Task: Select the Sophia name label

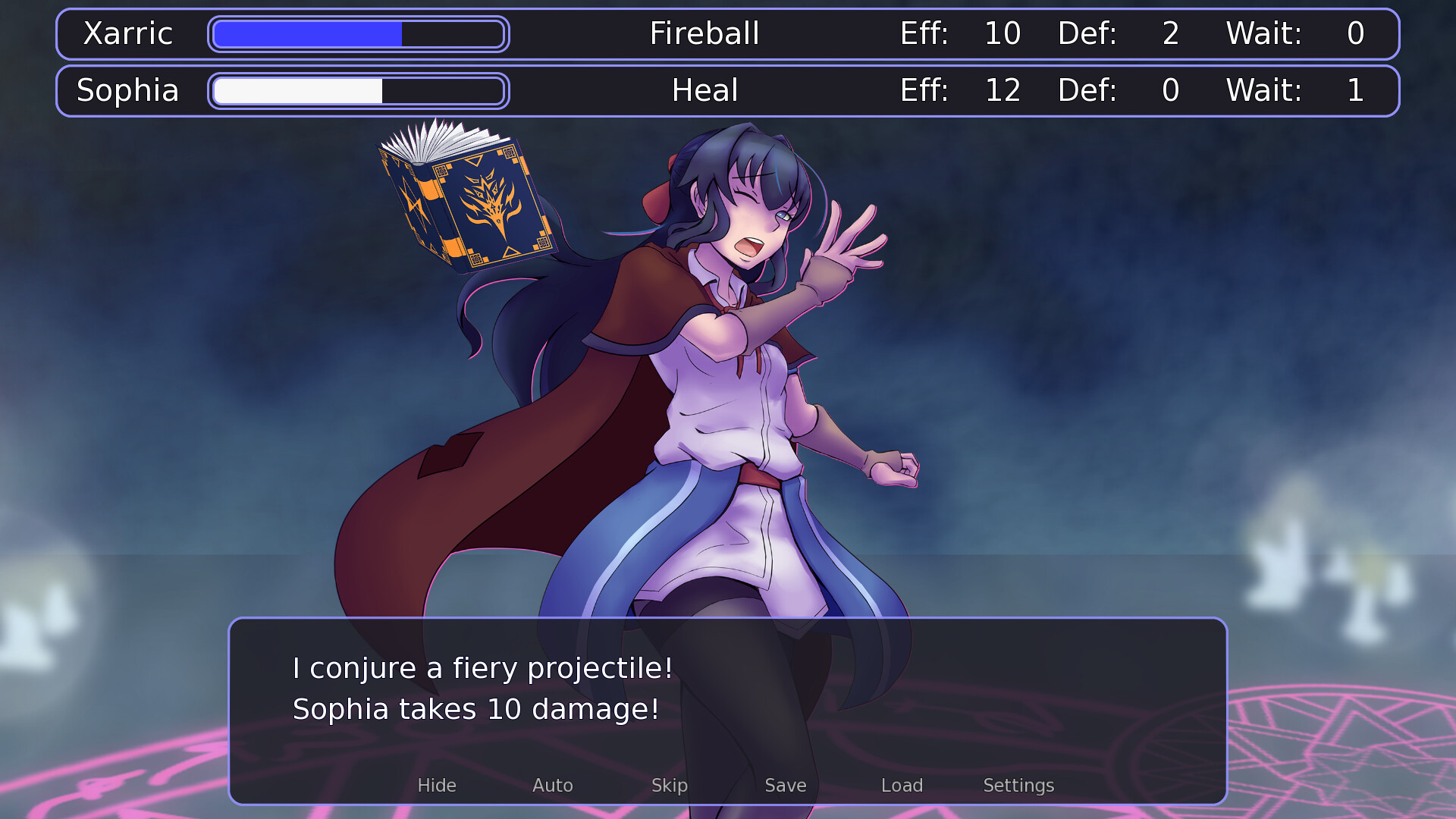Action: click(x=127, y=90)
